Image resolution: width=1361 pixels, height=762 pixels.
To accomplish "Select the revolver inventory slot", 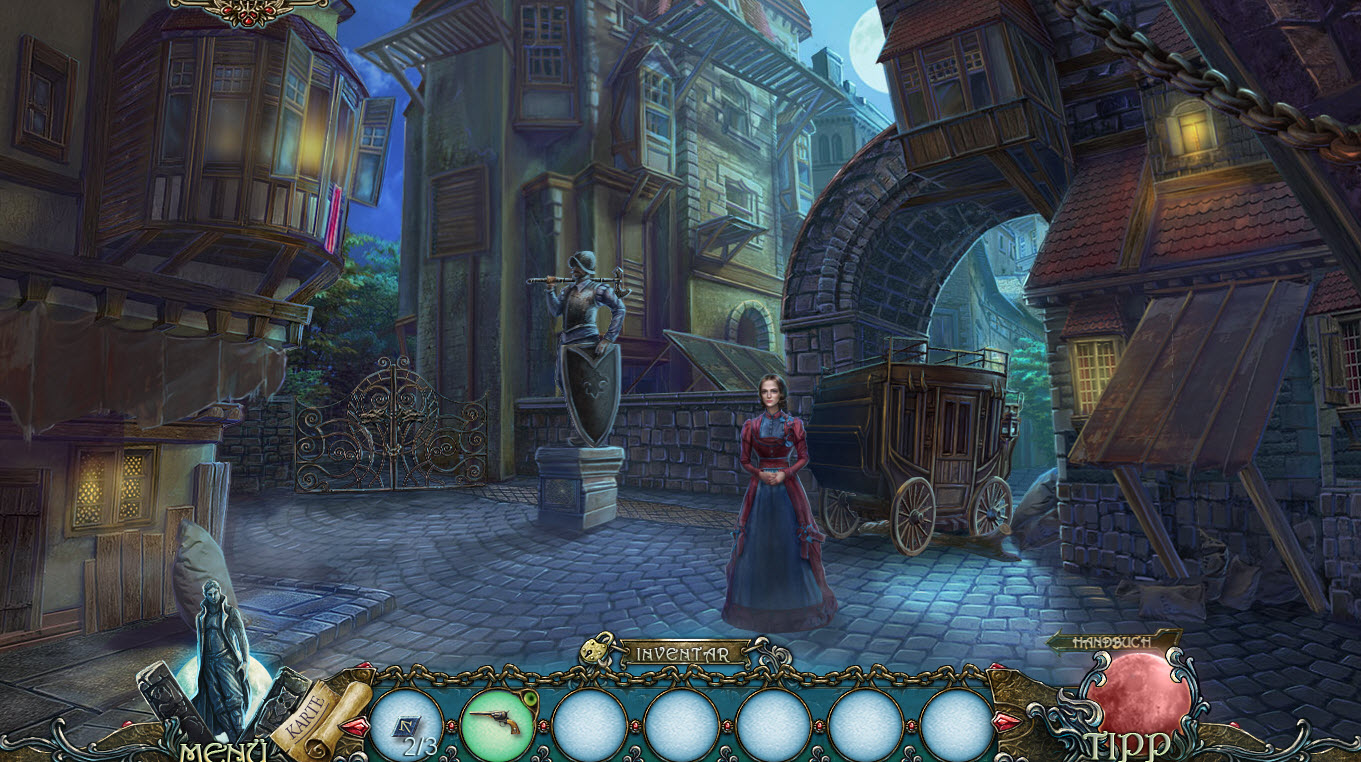I will coord(497,722).
